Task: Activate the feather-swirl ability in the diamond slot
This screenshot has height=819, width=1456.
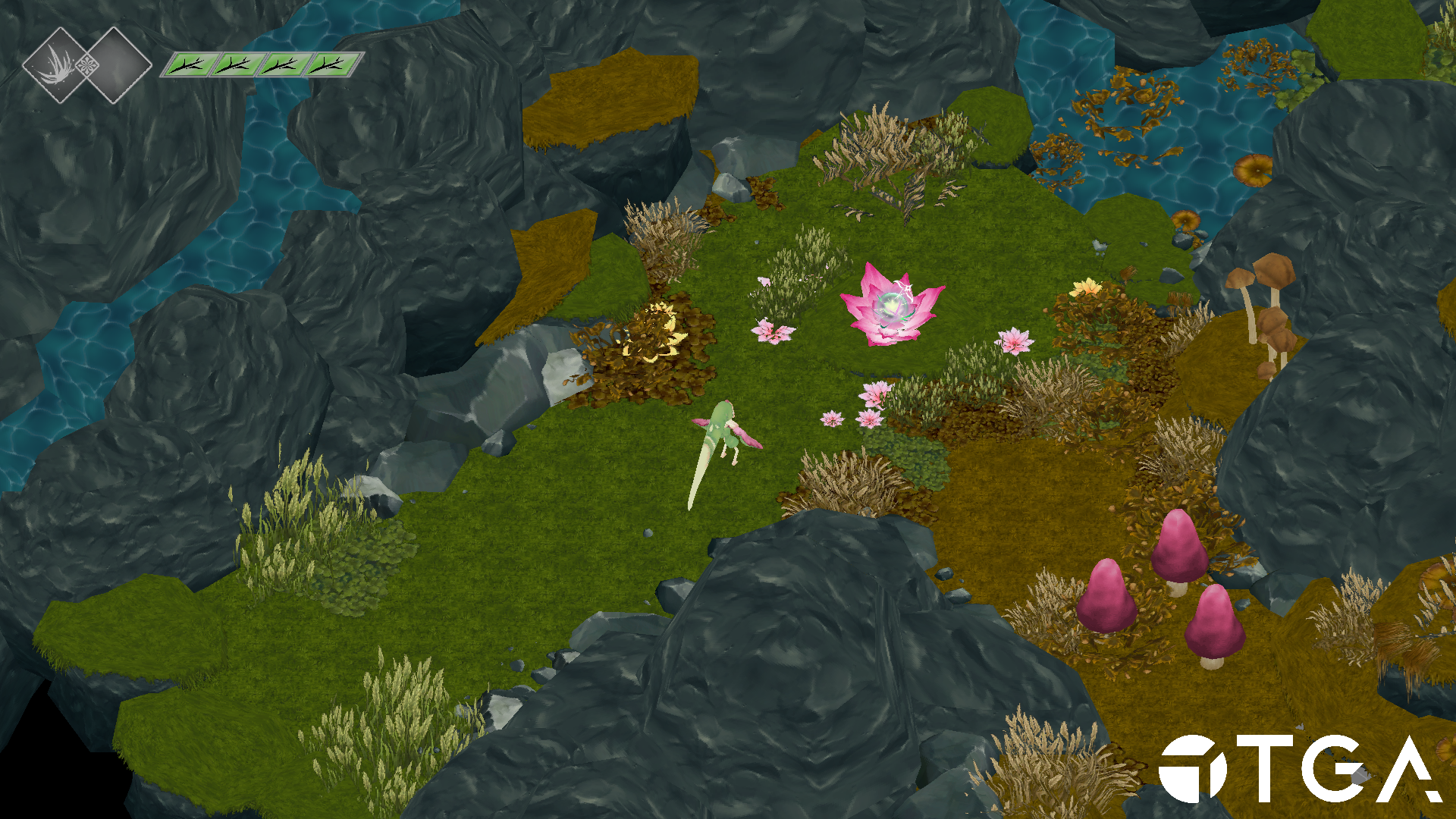Action: point(58,65)
